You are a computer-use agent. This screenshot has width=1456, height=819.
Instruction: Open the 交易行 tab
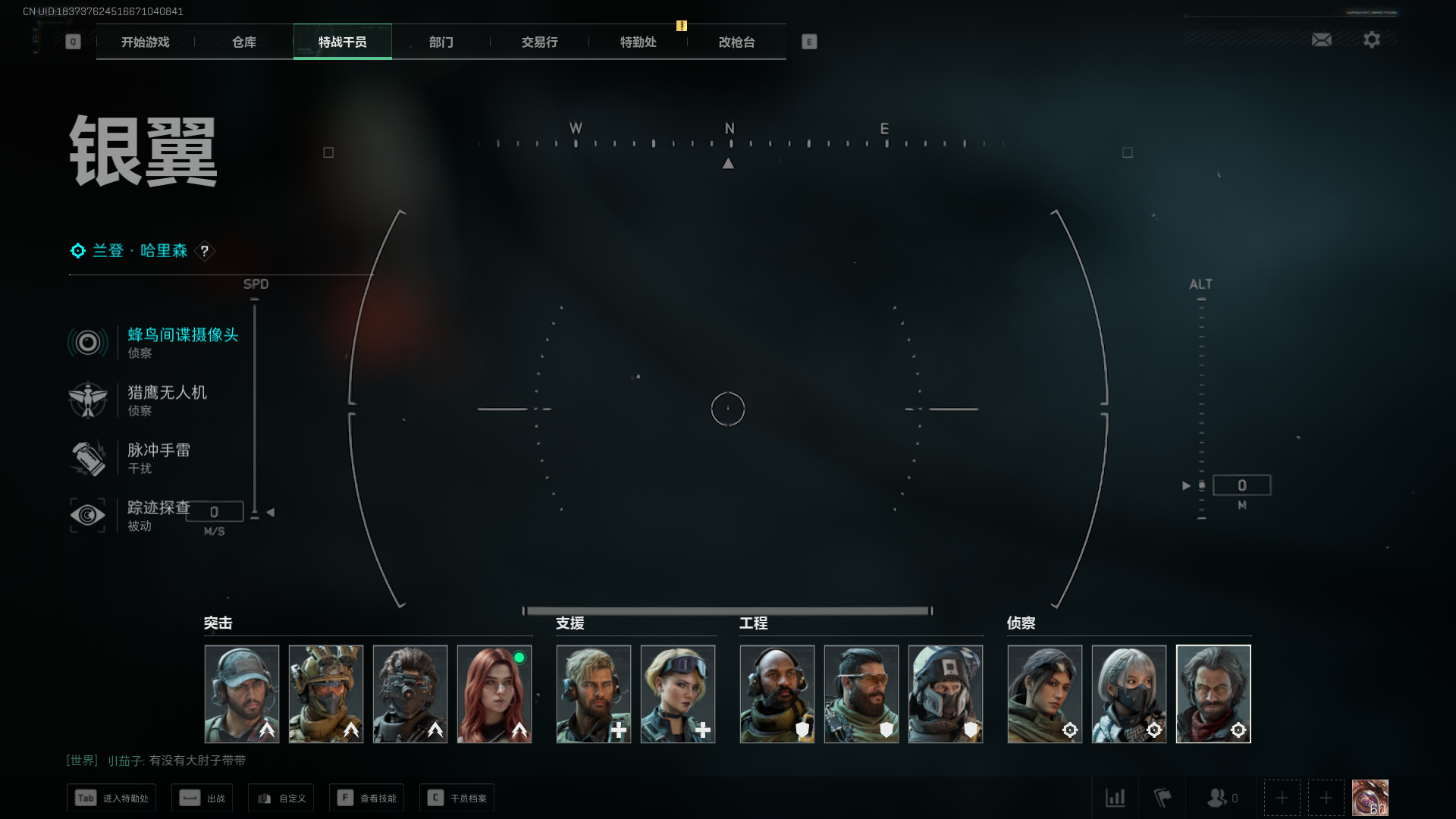pyautogui.click(x=539, y=42)
